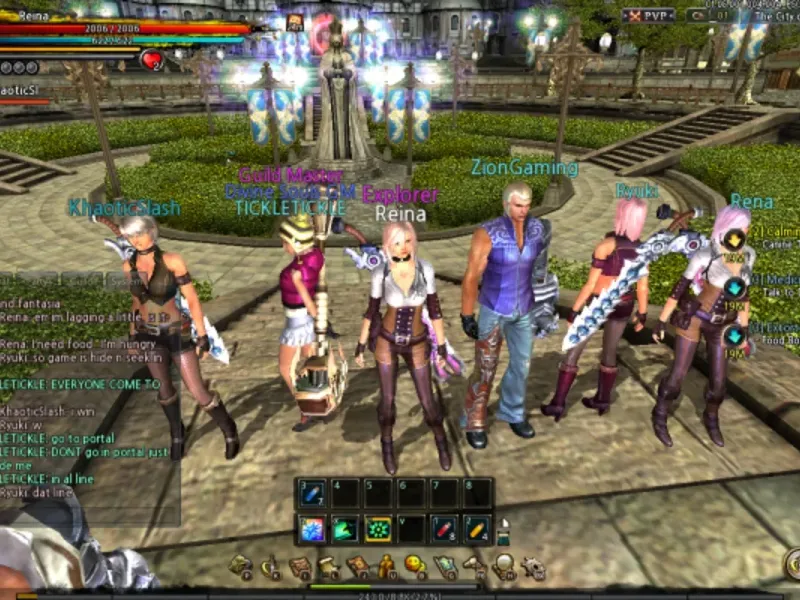This screenshot has width=800, height=600.
Task: Trigger the green gear skill with yellow border
Action: click(378, 528)
